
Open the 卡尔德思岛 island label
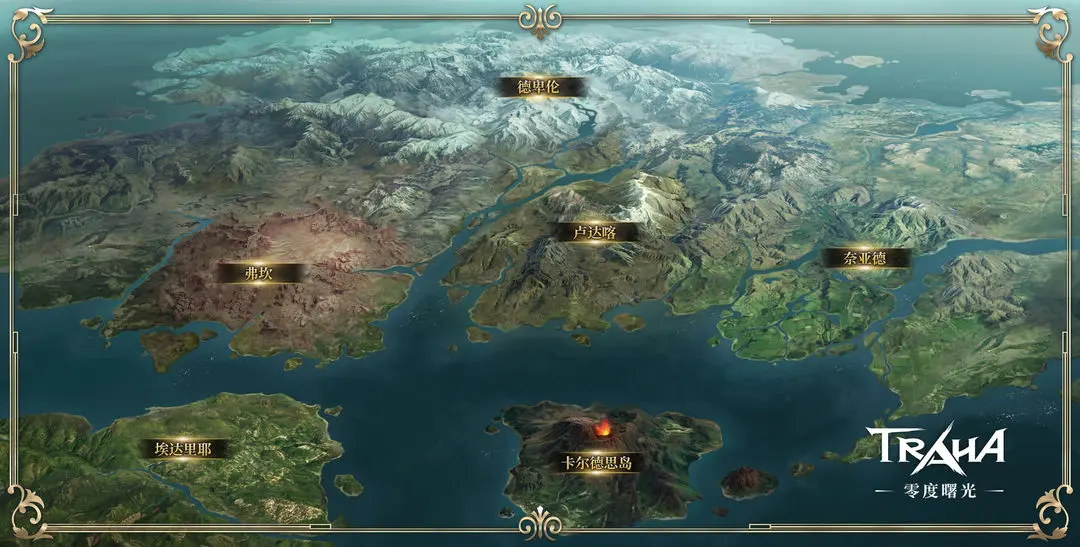pos(597,463)
